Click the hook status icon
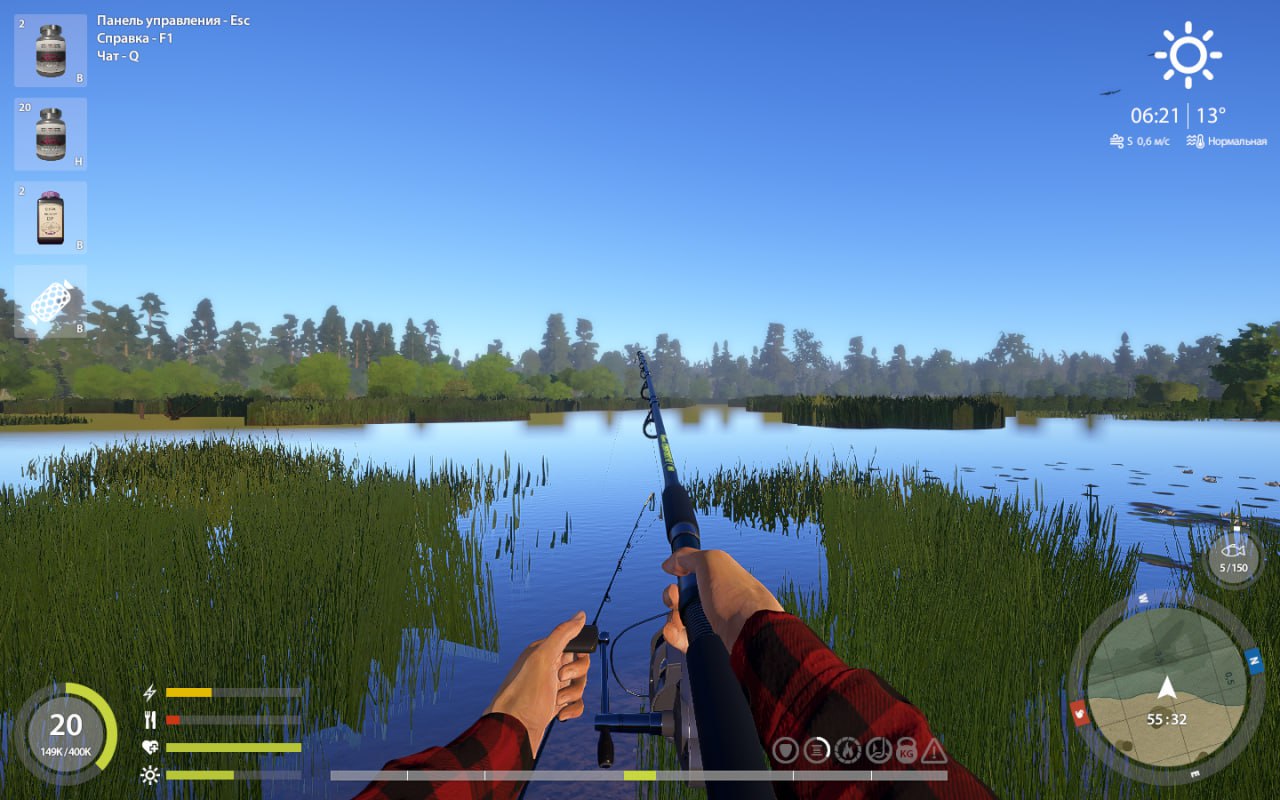The height and width of the screenshot is (800, 1280). coord(877,749)
